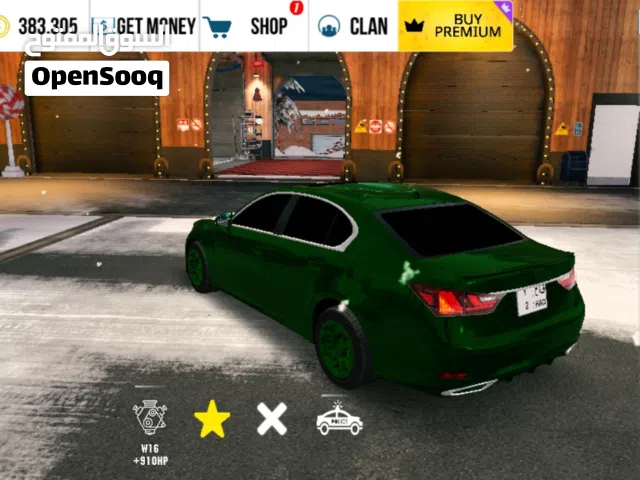Buy Premium subscription
The image size is (640, 480).
[x=455, y=25]
